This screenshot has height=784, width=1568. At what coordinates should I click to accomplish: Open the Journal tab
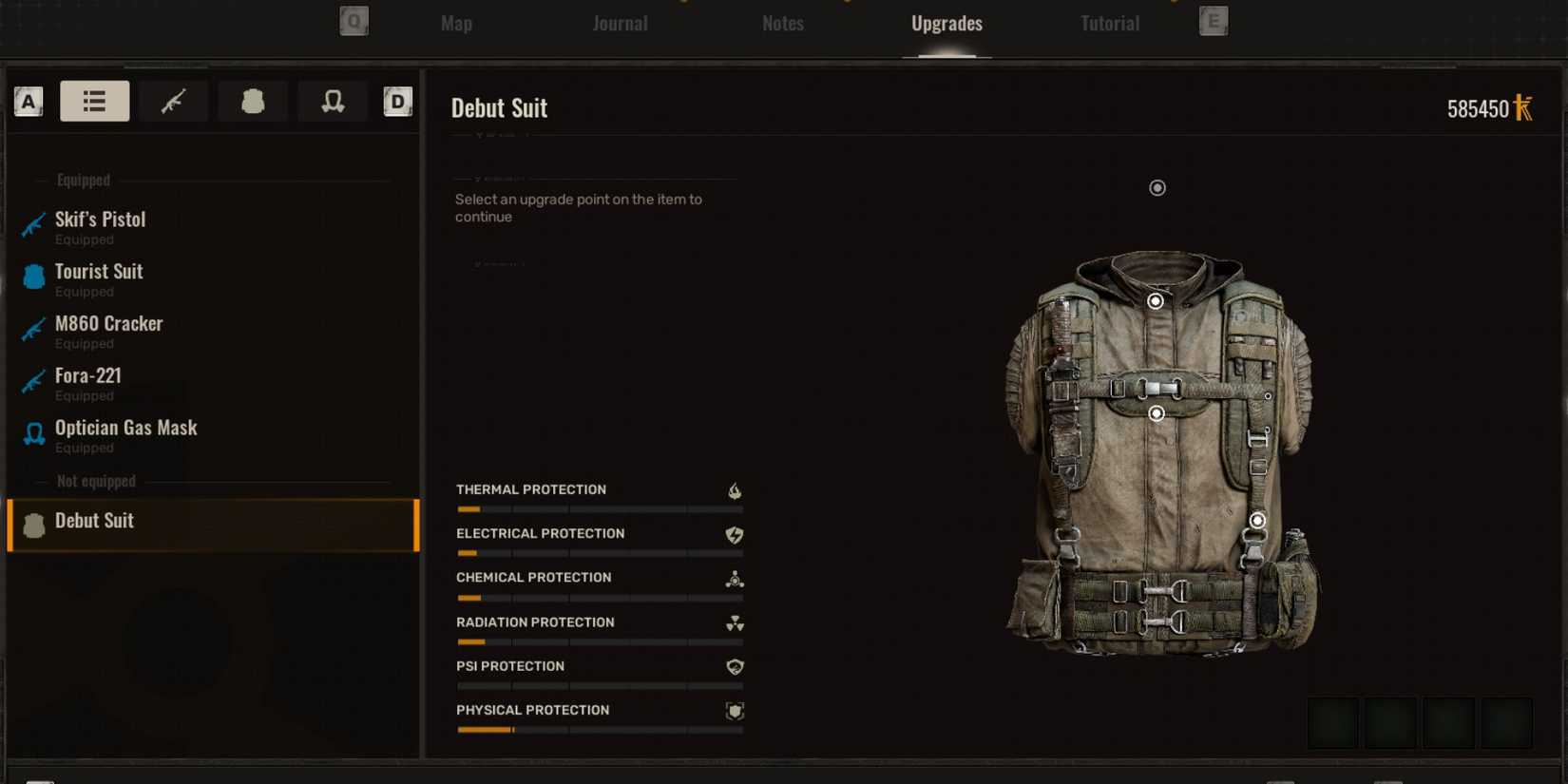coord(620,23)
